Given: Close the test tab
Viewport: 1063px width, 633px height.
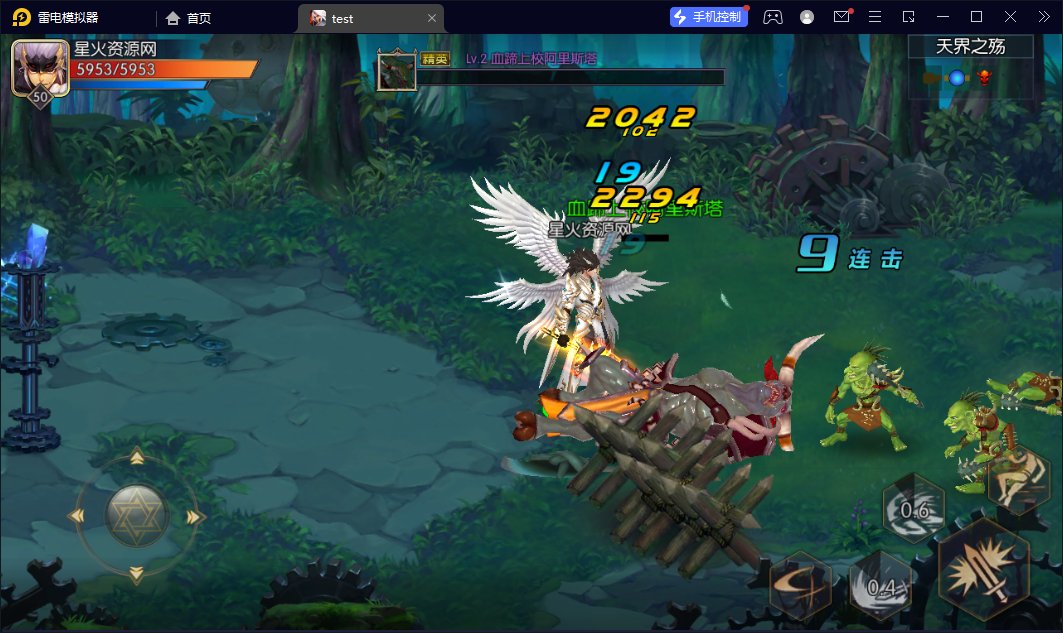Looking at the screenshot, I should pyautogui.click(x=432, y=18).
